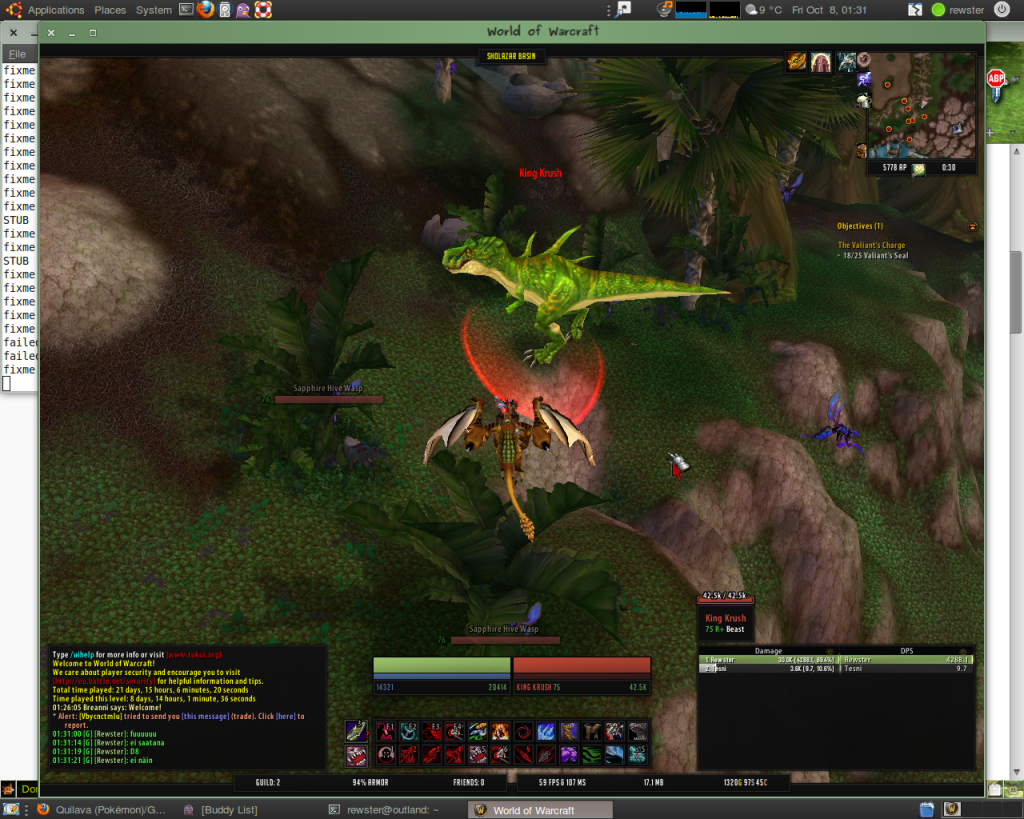Click the purple lightning buff icon
Screen dimensions: 1024x819
point(864,79)
